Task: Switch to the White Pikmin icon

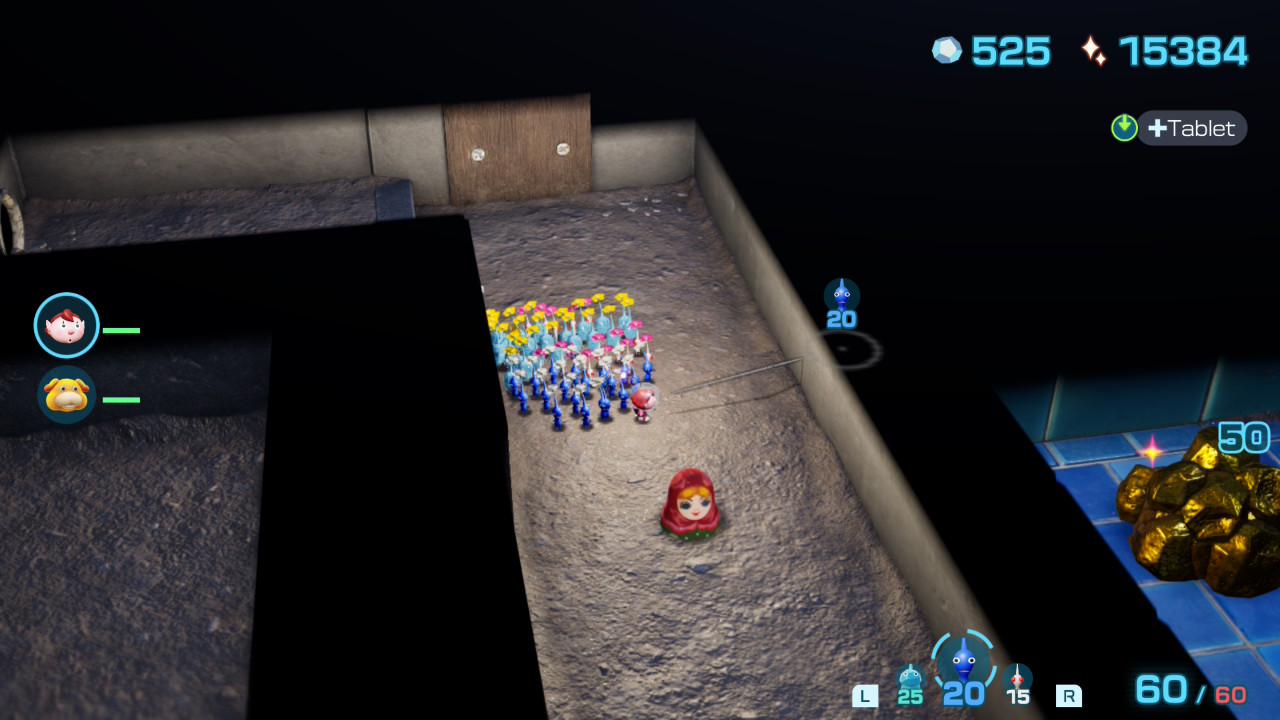Action: pyautogui.click(x=1017, y=679)
